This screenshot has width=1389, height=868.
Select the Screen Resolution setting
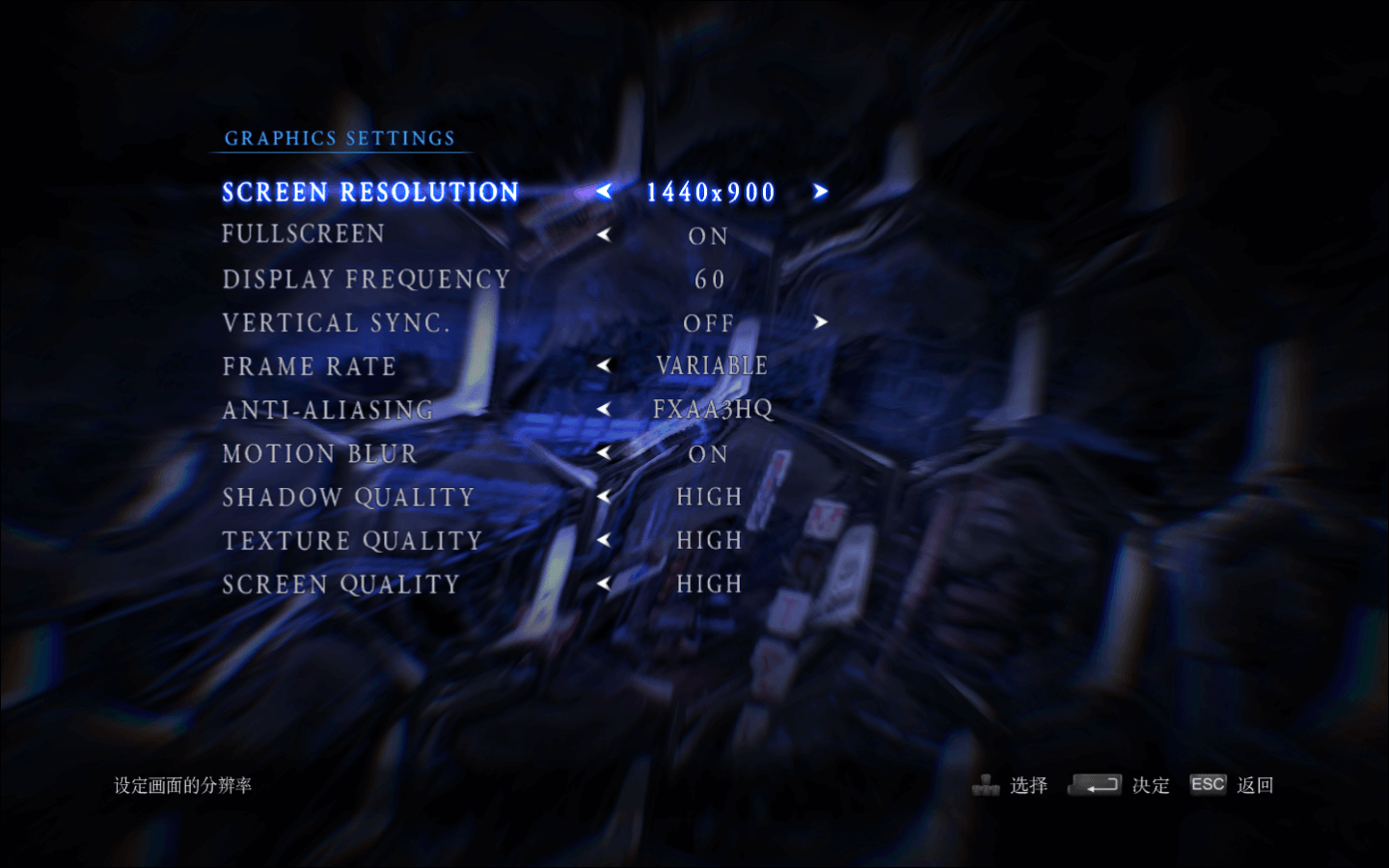(370, 193)
